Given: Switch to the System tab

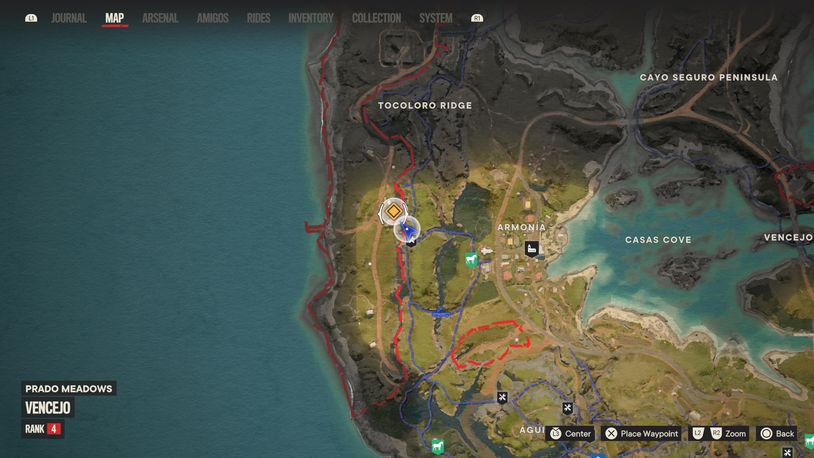Looking at the screenshot, I should click(x=435, y=18).
